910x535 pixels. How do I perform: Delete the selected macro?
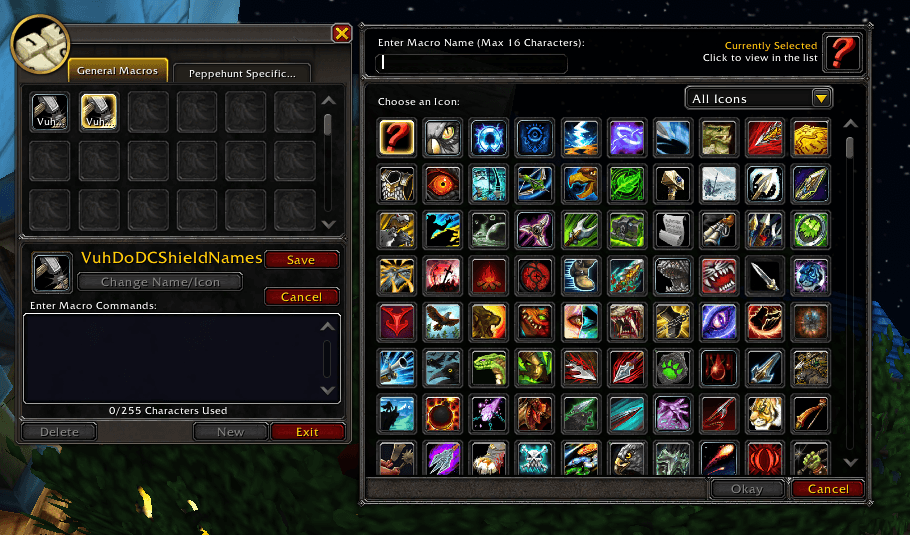58,432
